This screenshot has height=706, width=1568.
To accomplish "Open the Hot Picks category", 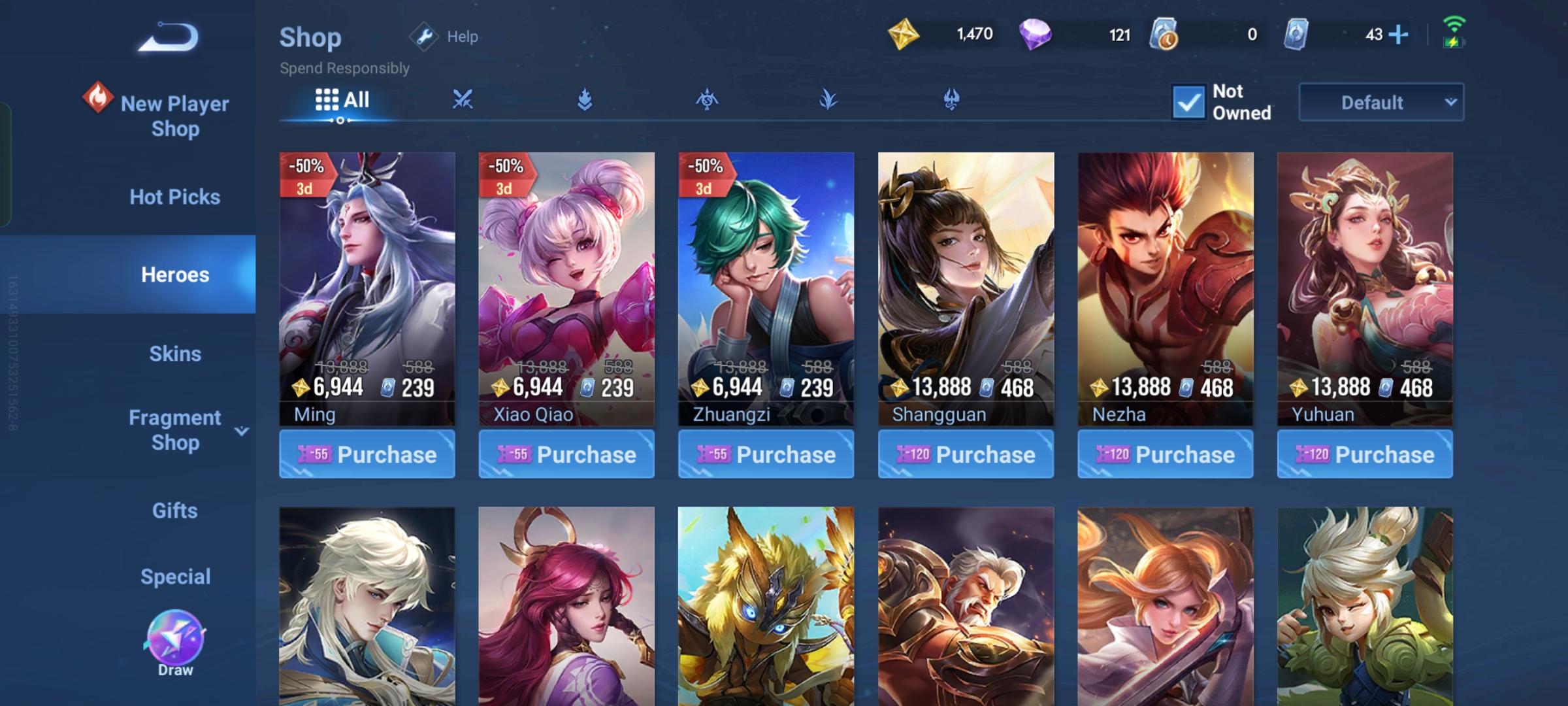I will 174,197.
